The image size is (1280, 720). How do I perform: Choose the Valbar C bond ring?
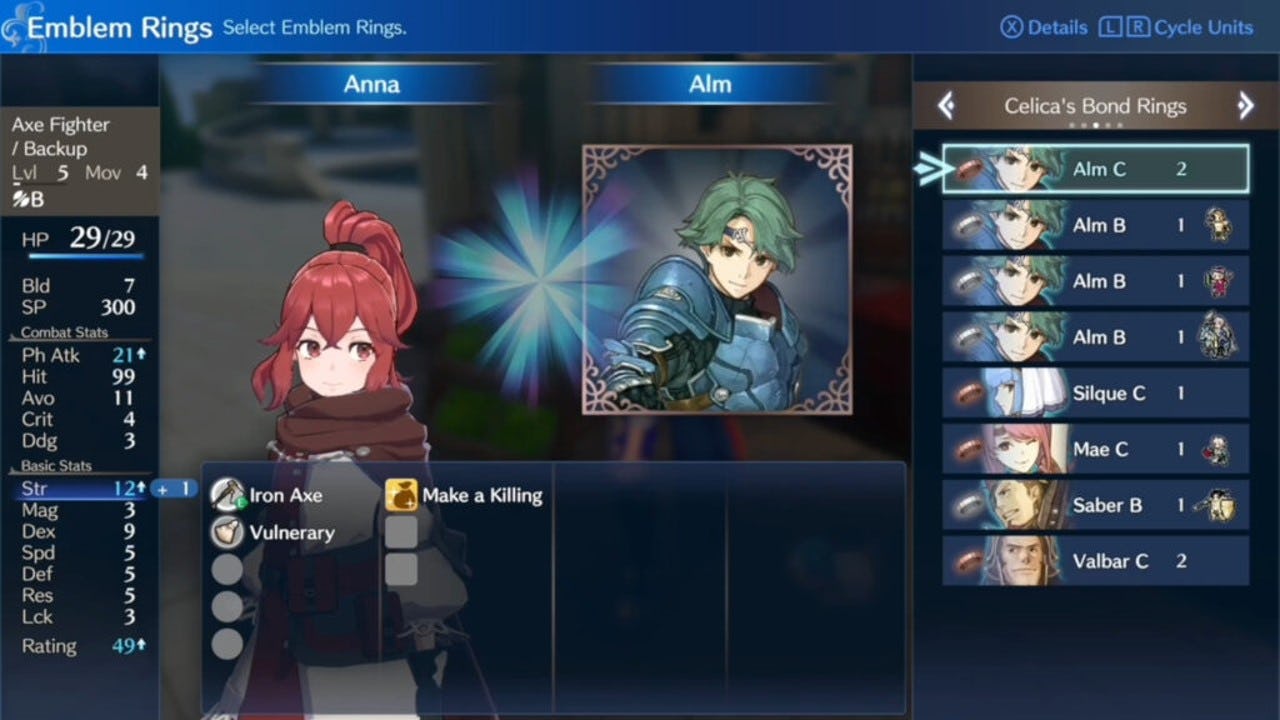pos(1096,561)
